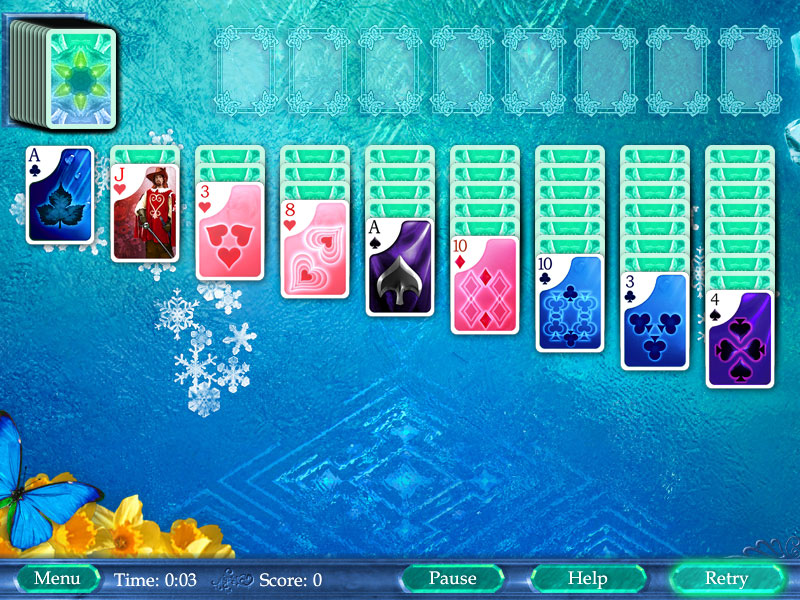Viewport: 800px width, 600px height.
Task: Choose the 3 of Clubs card
Action: [655, 321]
